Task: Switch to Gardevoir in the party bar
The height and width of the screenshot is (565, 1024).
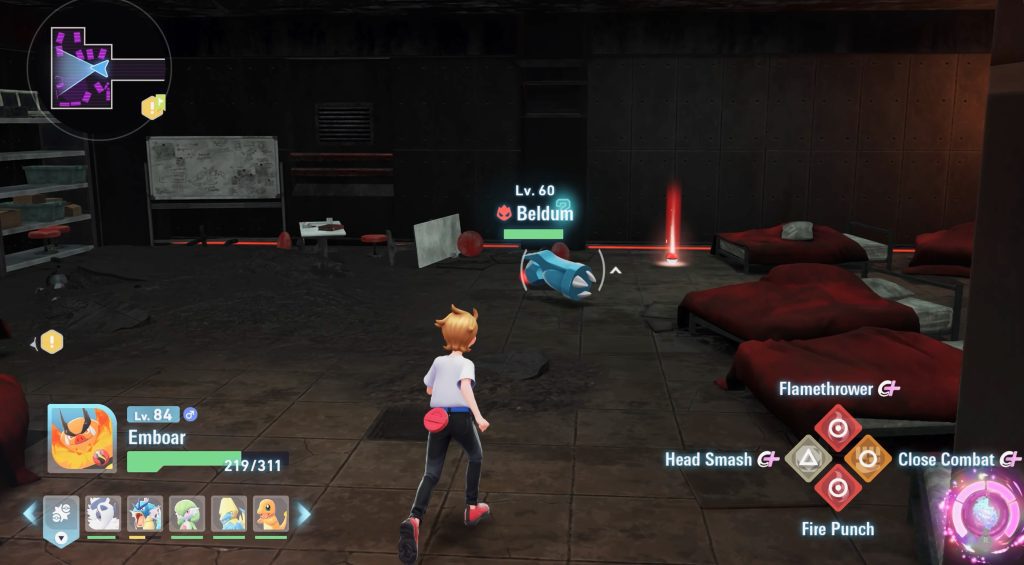Action: (x=187, y=514)
